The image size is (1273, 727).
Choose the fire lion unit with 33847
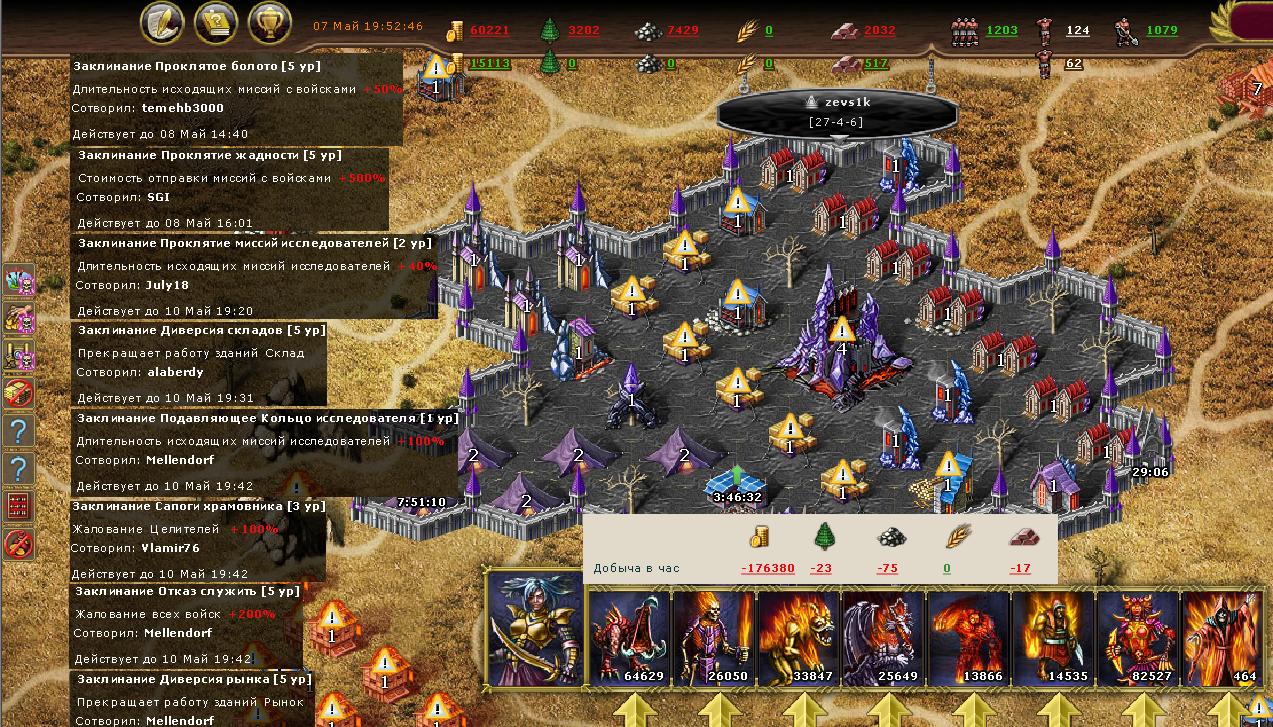pyautogui.click(x=798, y=638)
